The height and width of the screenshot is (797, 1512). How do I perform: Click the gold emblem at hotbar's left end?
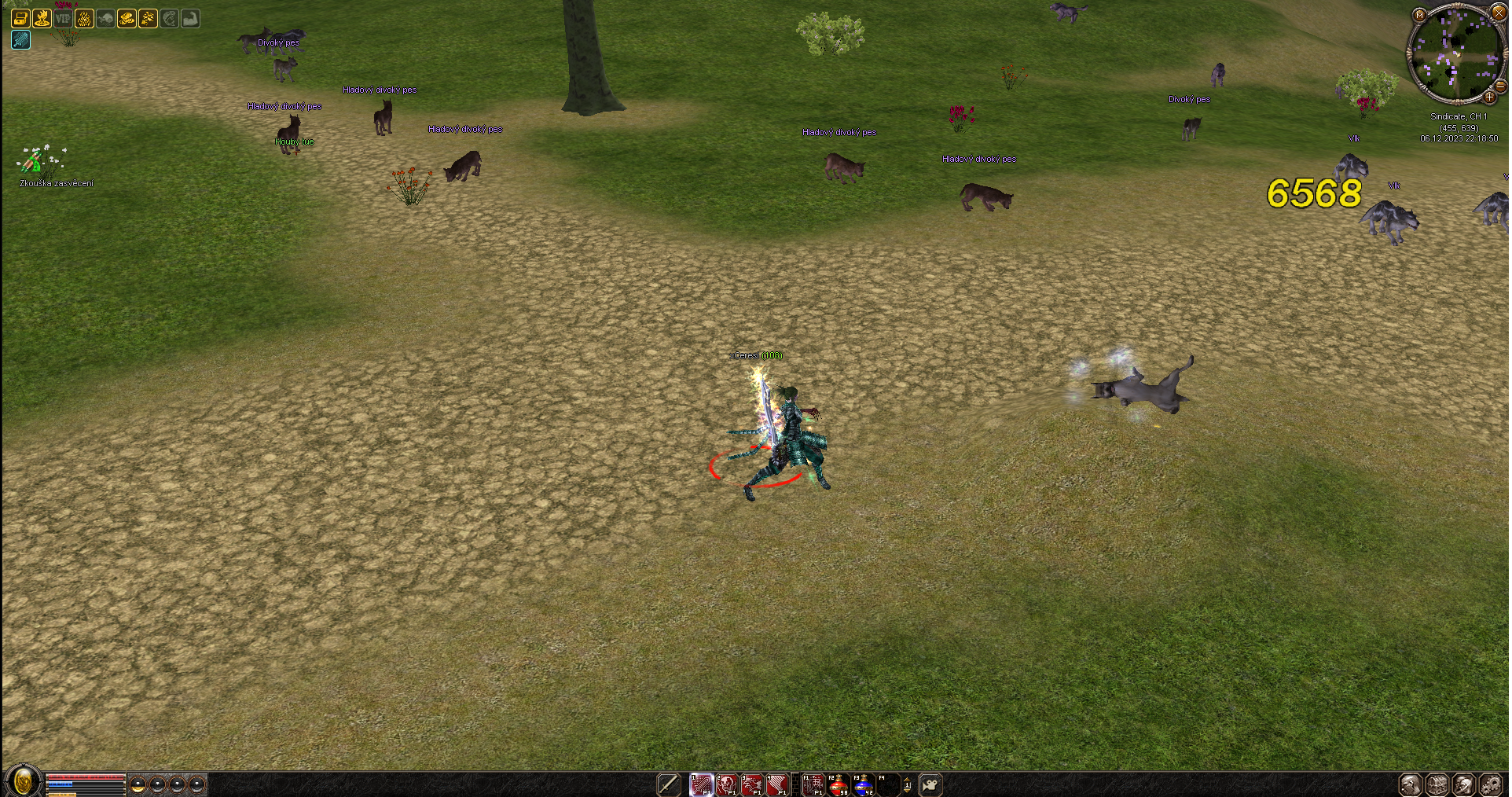[x=23, y=782]
